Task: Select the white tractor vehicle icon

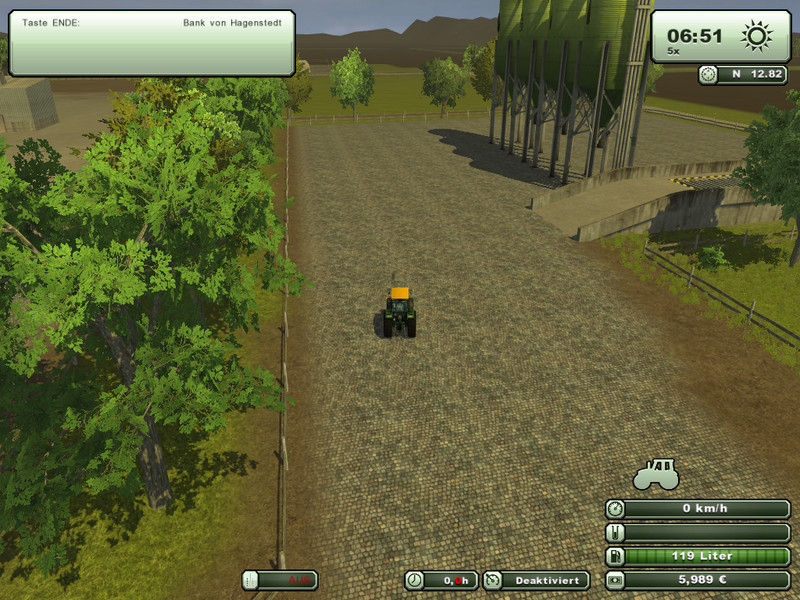Action: tap(656, 473)
